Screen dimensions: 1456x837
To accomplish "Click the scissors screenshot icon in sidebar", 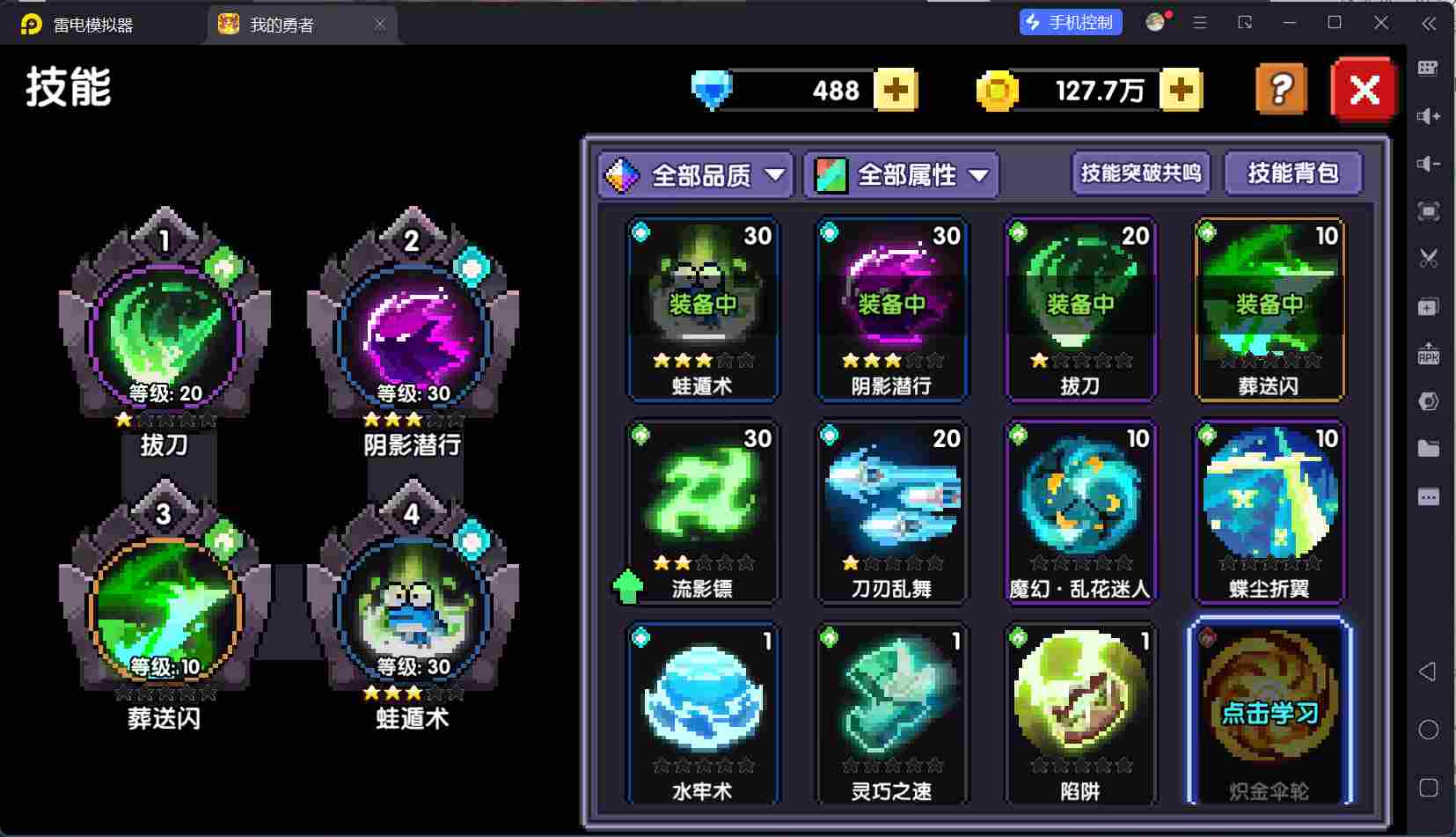I will point(1430,258).
